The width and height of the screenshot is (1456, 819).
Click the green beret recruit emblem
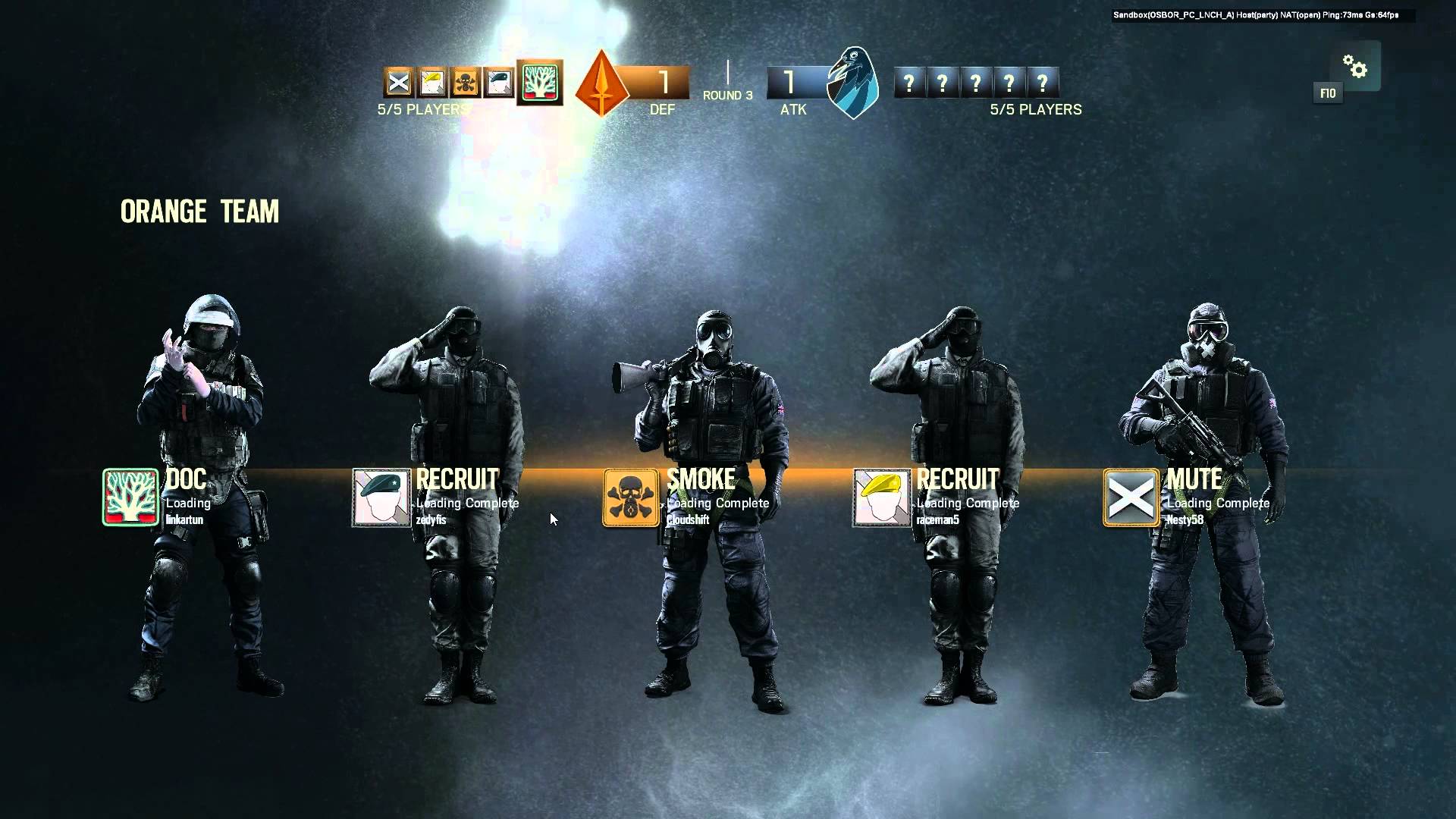coord(497,82)
